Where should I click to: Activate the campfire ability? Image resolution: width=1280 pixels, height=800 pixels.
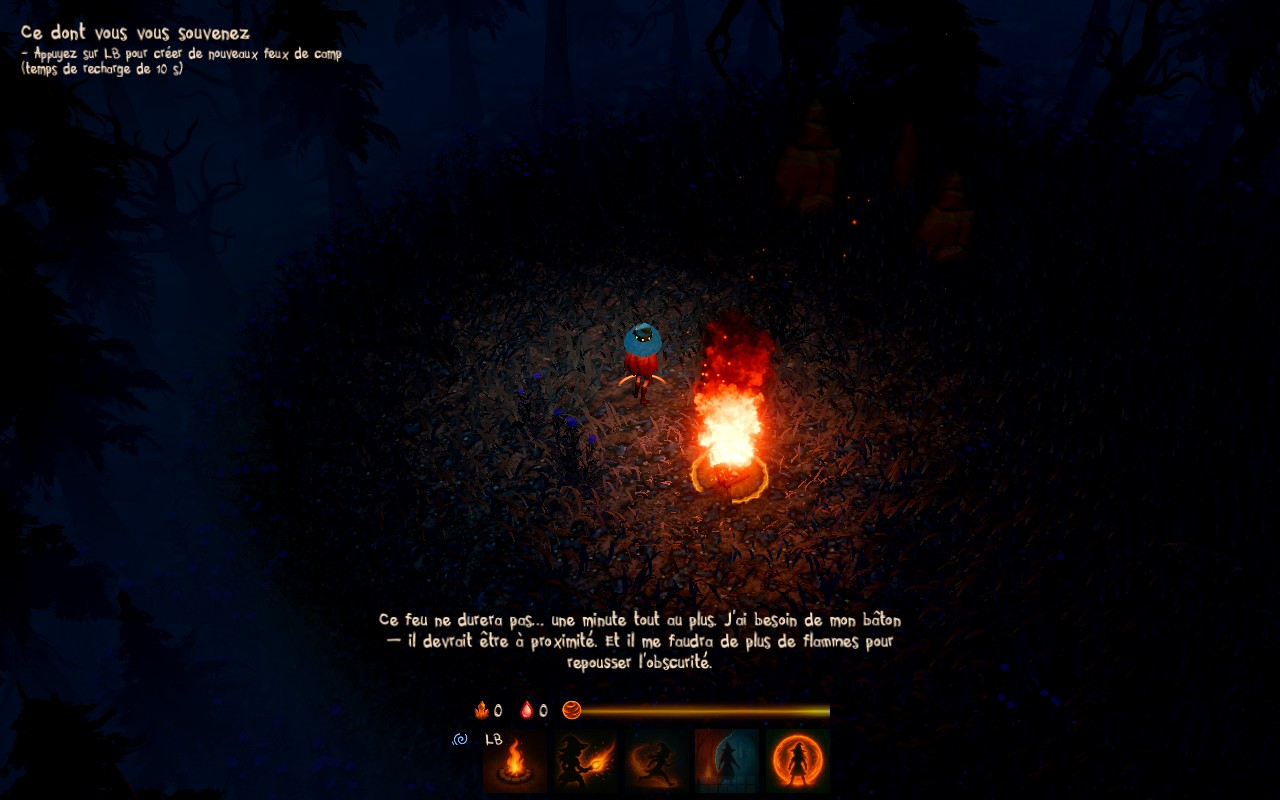coord(515,761)
